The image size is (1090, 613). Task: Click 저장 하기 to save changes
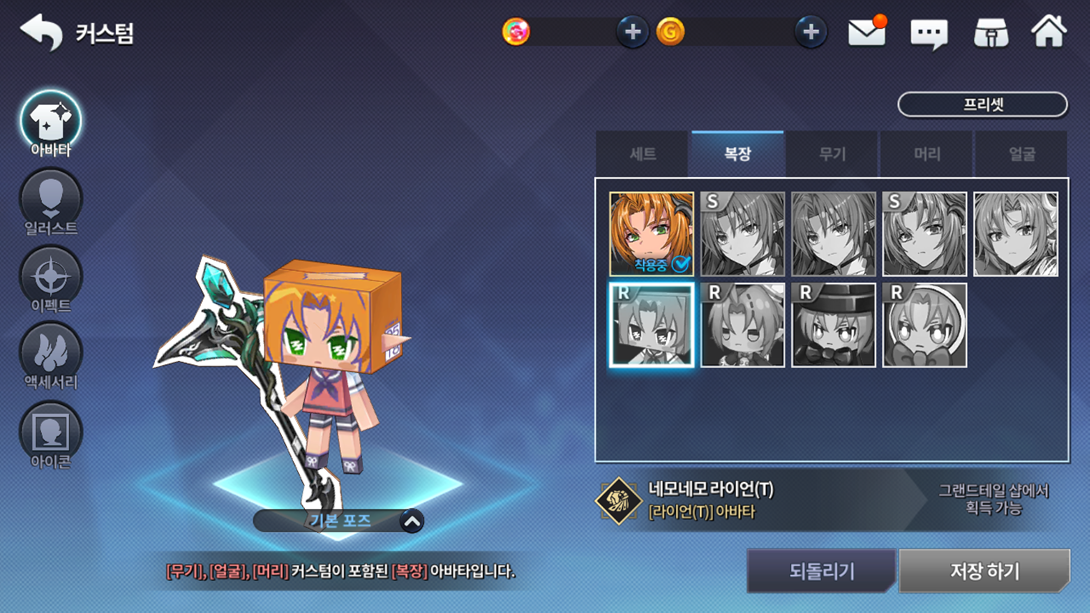[x=984, y=572]
